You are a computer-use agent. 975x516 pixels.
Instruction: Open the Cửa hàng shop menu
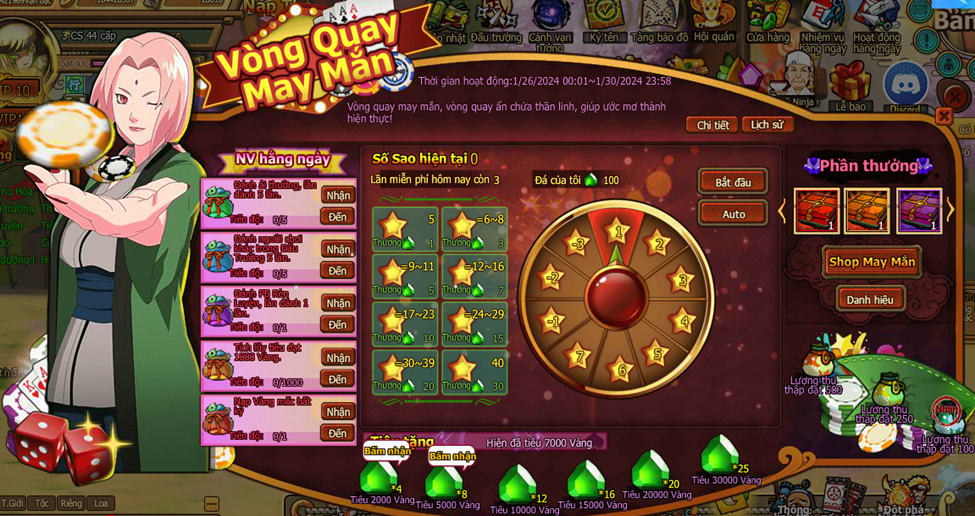point(766,18)
